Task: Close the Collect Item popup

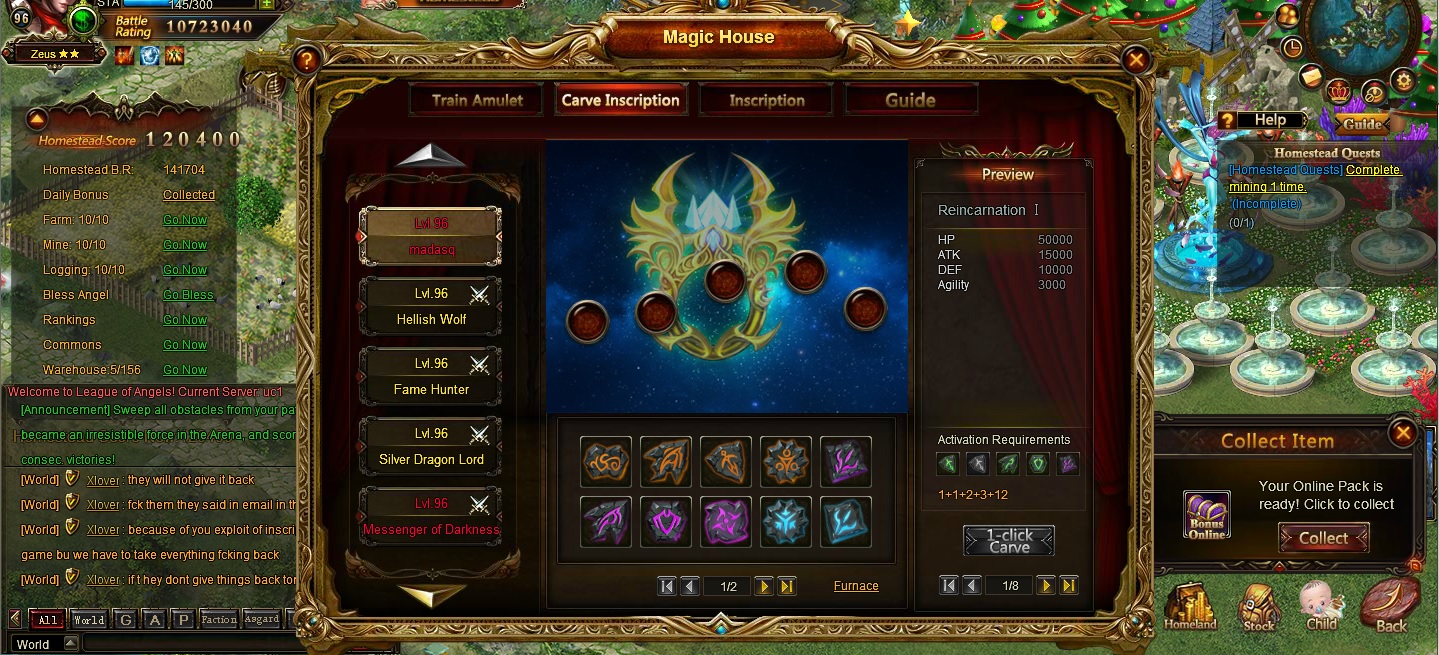Action: pyautogui.click(x=1403, y=433)
